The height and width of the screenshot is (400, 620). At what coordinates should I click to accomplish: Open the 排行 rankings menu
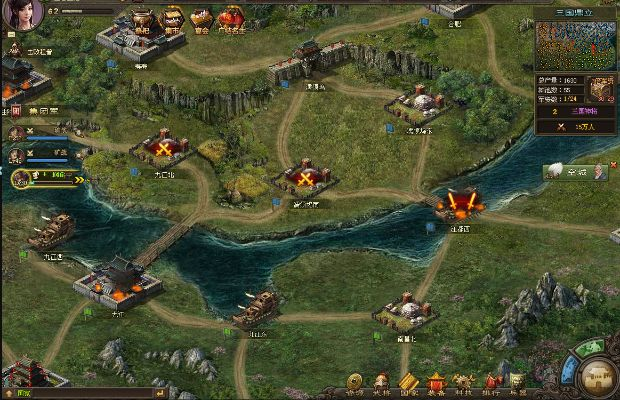click(490, 383)
